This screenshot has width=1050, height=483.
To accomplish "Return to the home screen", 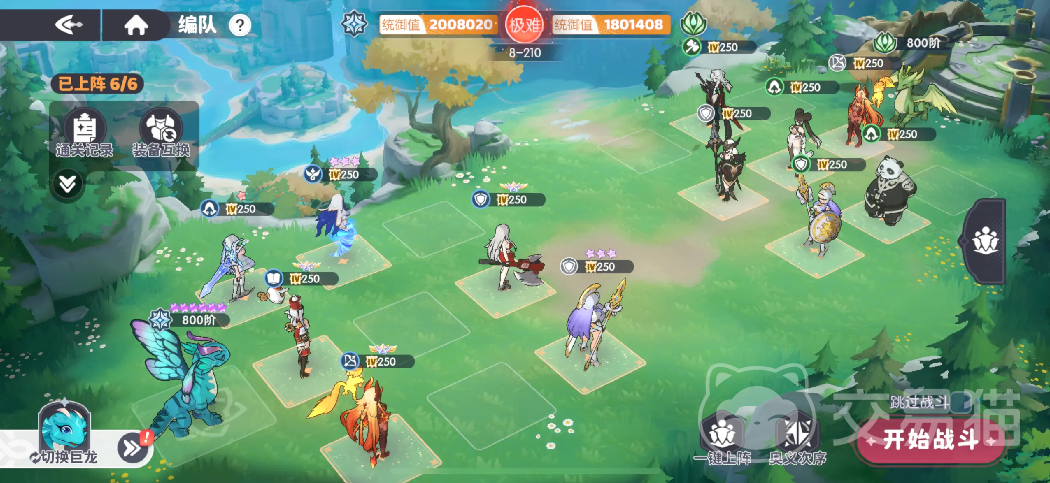I will [x=136, y=25].
